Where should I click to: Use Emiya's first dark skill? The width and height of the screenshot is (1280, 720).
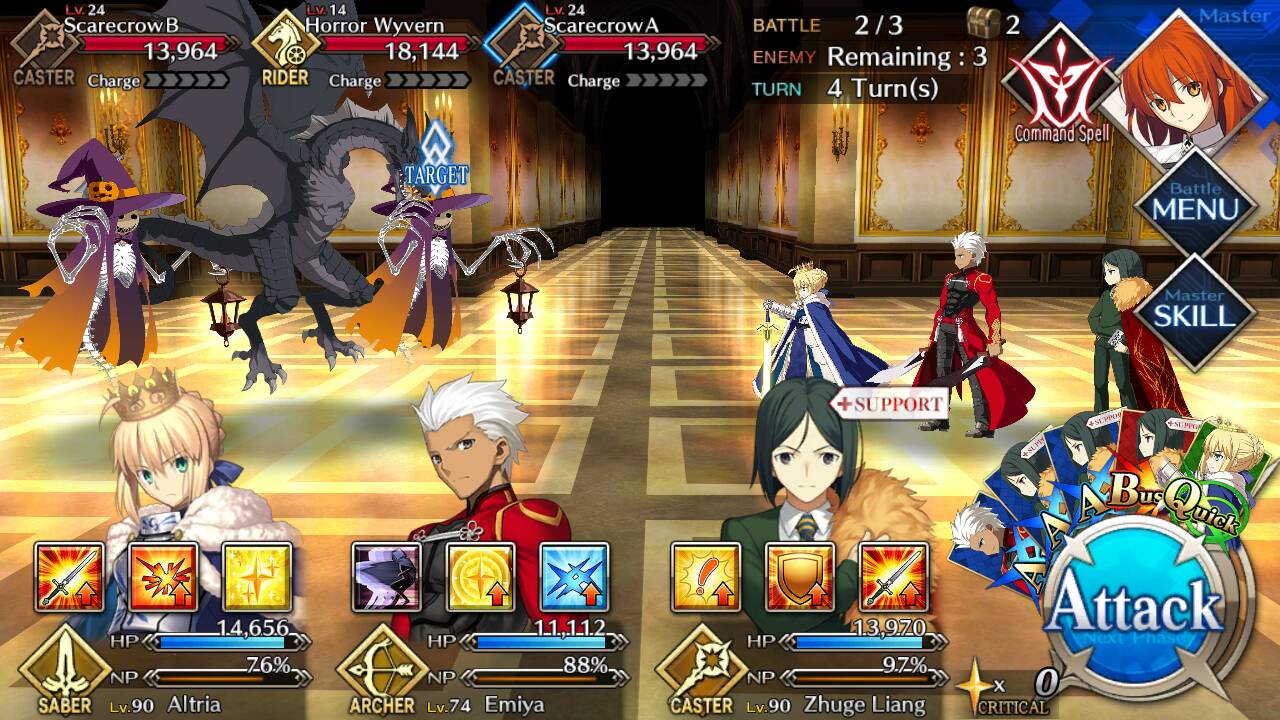(386, 577)
